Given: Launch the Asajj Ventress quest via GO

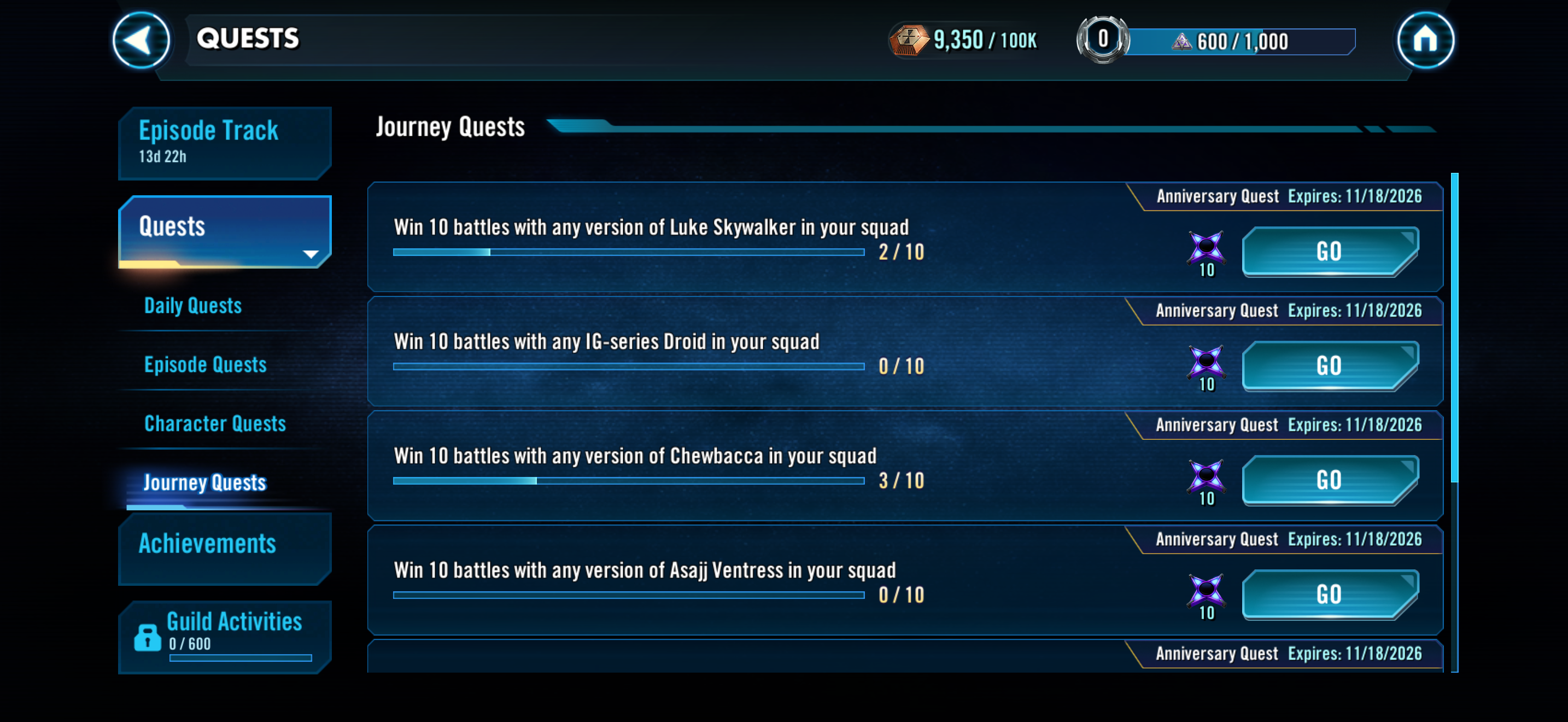Looking at the screenshot, I should (x=1330, y=595).
